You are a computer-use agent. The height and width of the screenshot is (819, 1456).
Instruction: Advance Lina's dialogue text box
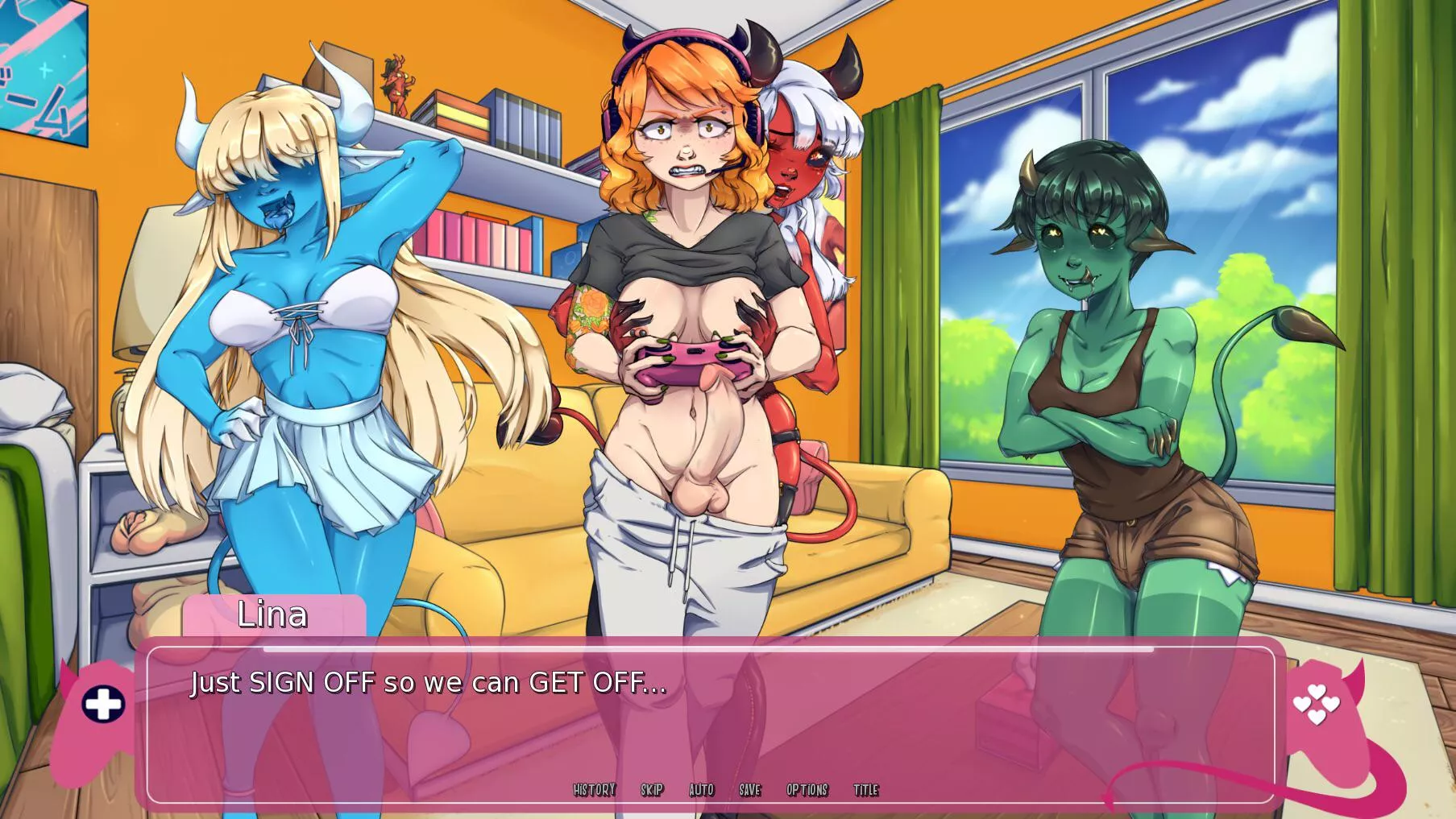(x=709, y=725)
